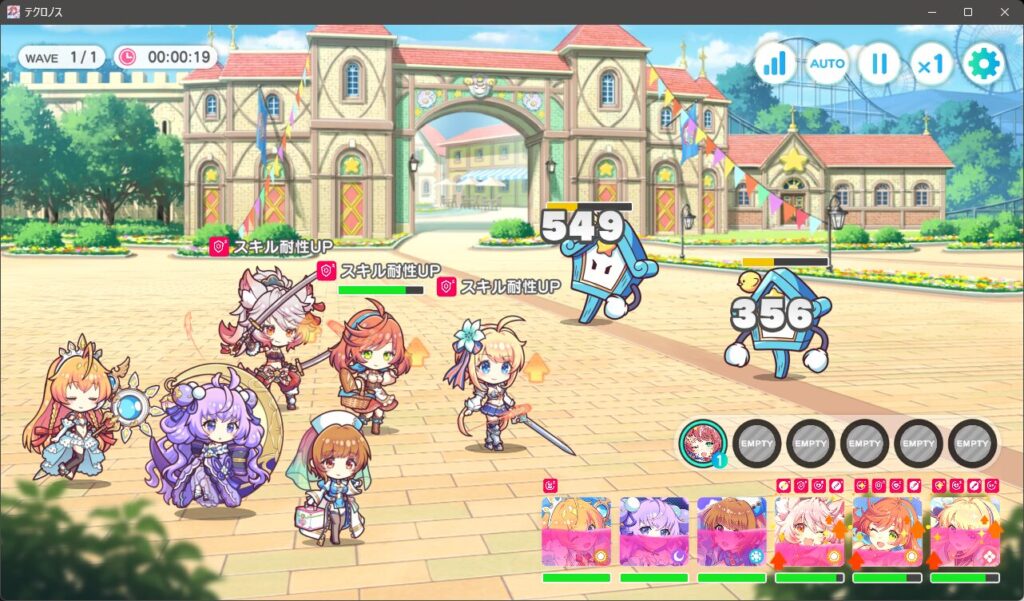Open the gear settings menu
This screenshot has width=1024, height=601.
(x=983, y=64)
